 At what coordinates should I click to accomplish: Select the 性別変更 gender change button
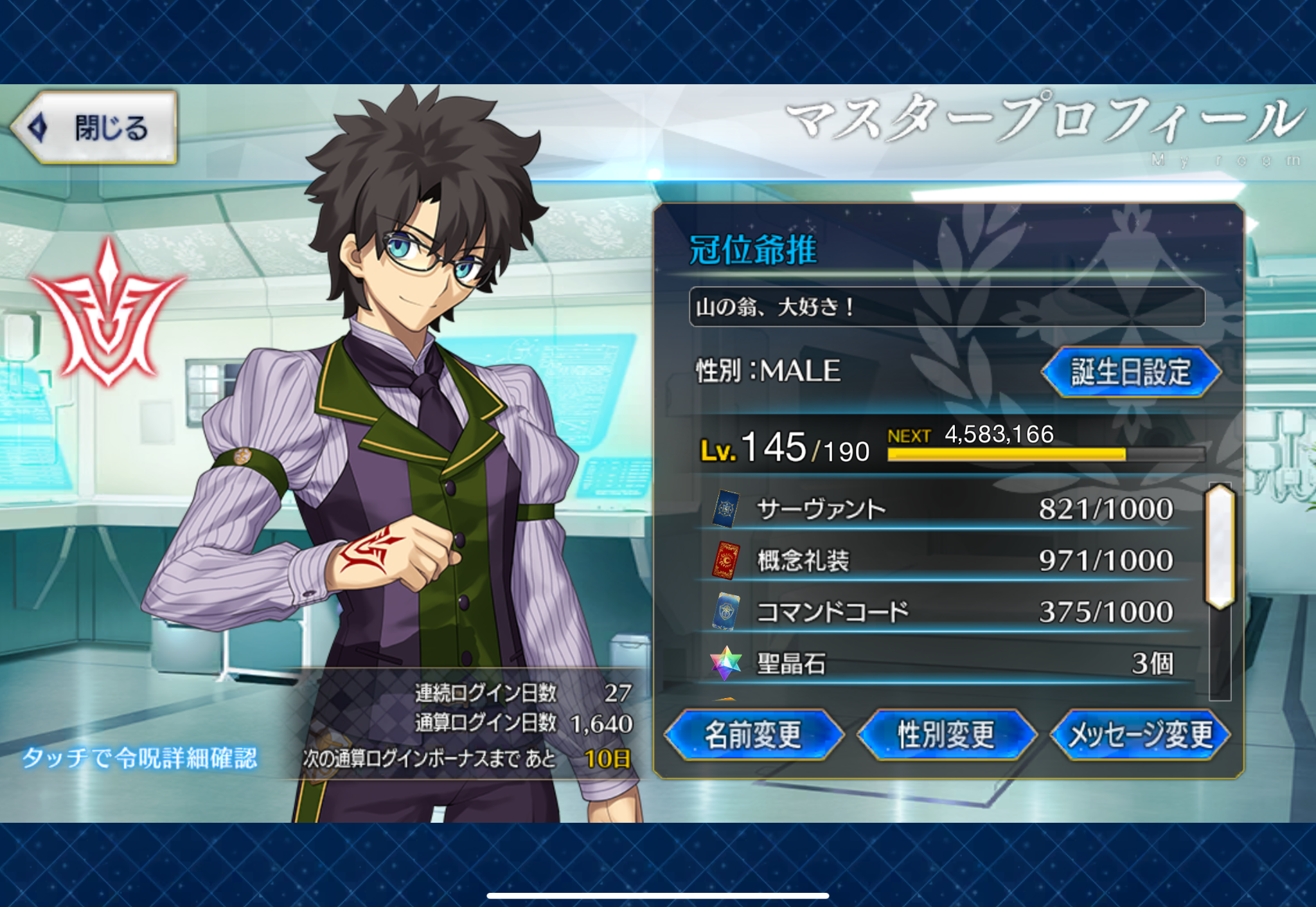pyautogui.click(x=947, y=735)
